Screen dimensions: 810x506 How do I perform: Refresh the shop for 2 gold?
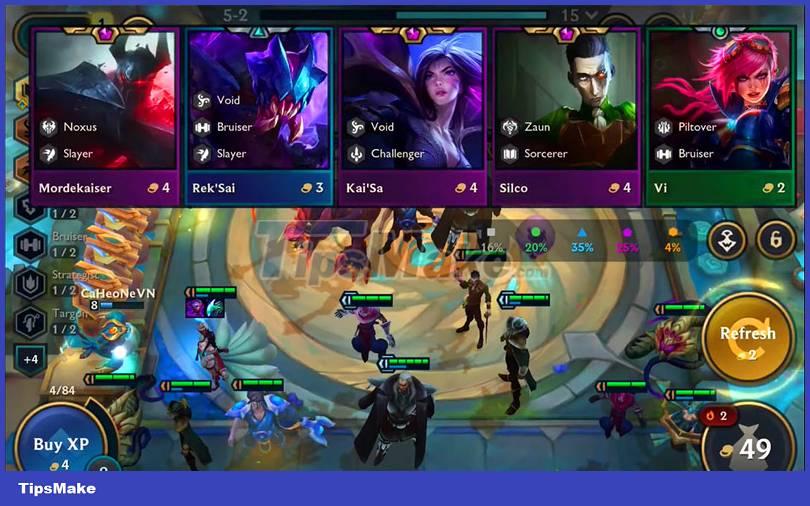pos(748,335)
